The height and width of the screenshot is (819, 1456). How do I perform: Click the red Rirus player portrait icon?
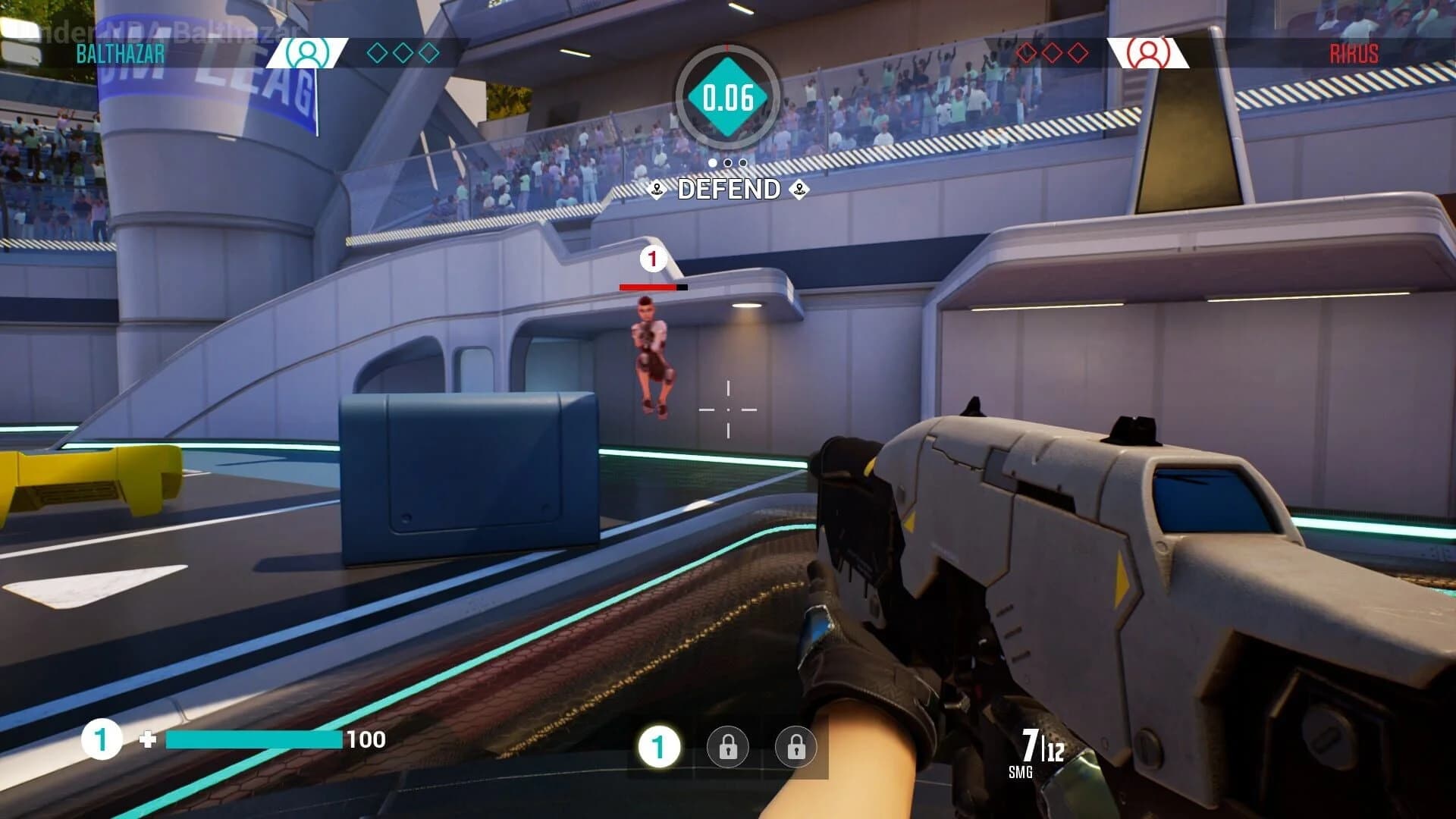(x=1150, y=54)
